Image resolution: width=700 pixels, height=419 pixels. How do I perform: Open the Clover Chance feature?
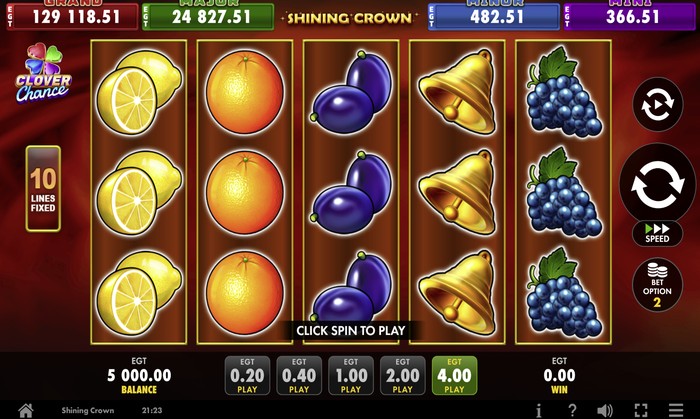(x=42, y=73)
